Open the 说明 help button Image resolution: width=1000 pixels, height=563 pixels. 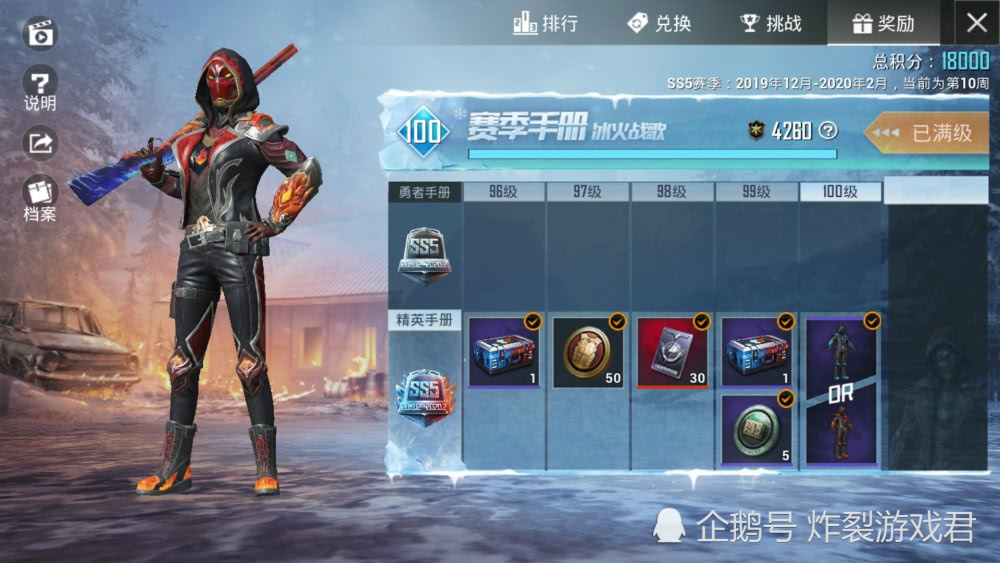(40, 88)
